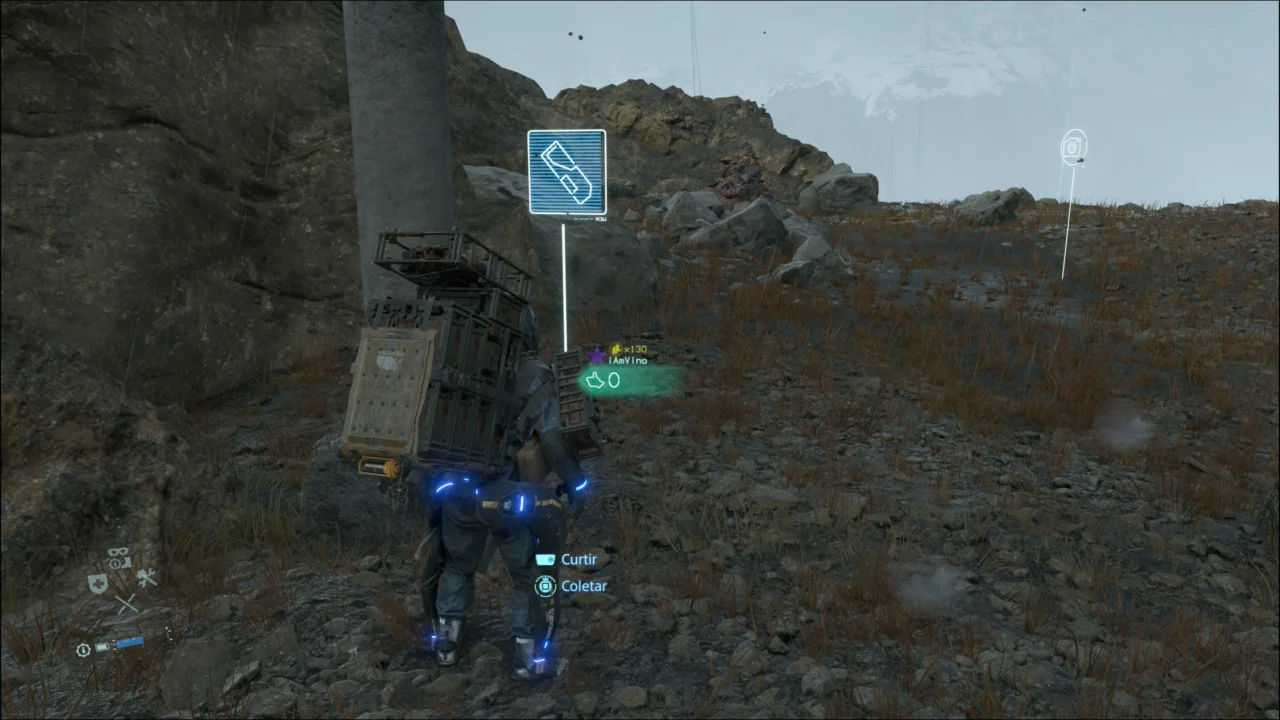Click the crossed climbing anchor icon
The image size is (1280, 720).
tap(127, 603)
